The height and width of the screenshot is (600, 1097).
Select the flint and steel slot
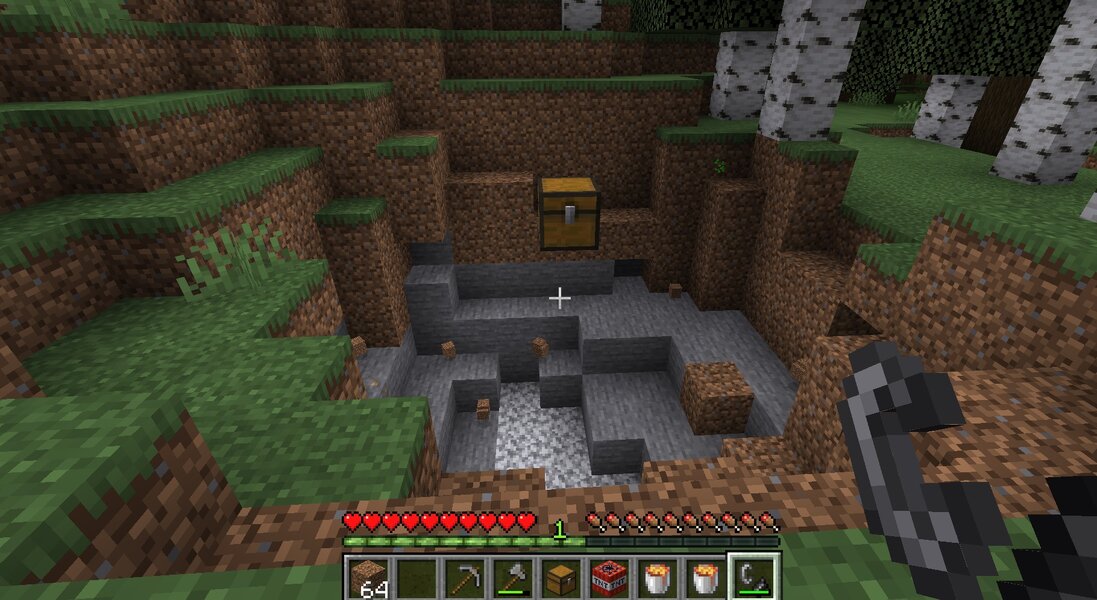click(753, 578)
